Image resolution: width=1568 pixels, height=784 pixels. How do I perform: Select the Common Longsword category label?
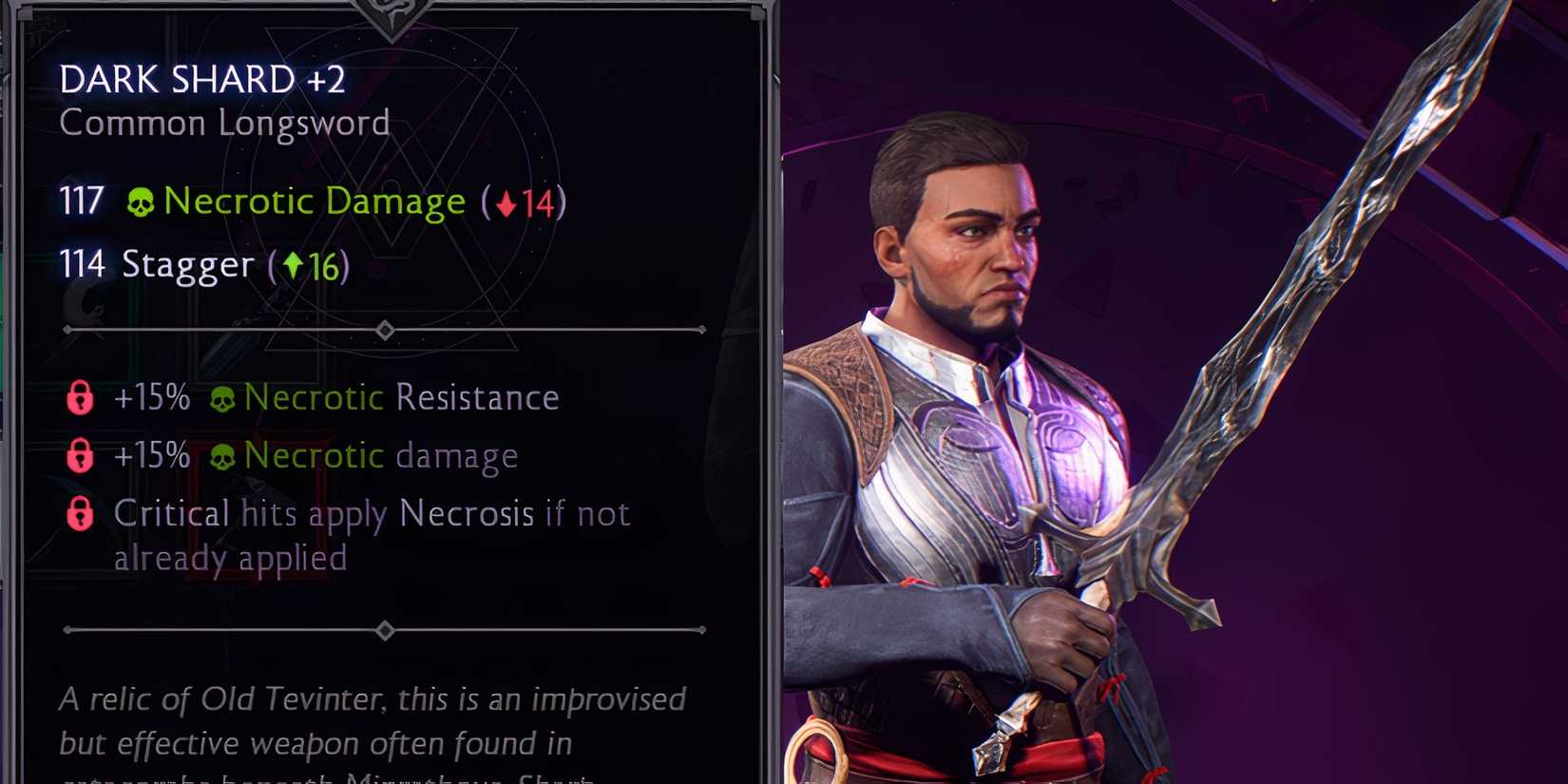[225, 122]
